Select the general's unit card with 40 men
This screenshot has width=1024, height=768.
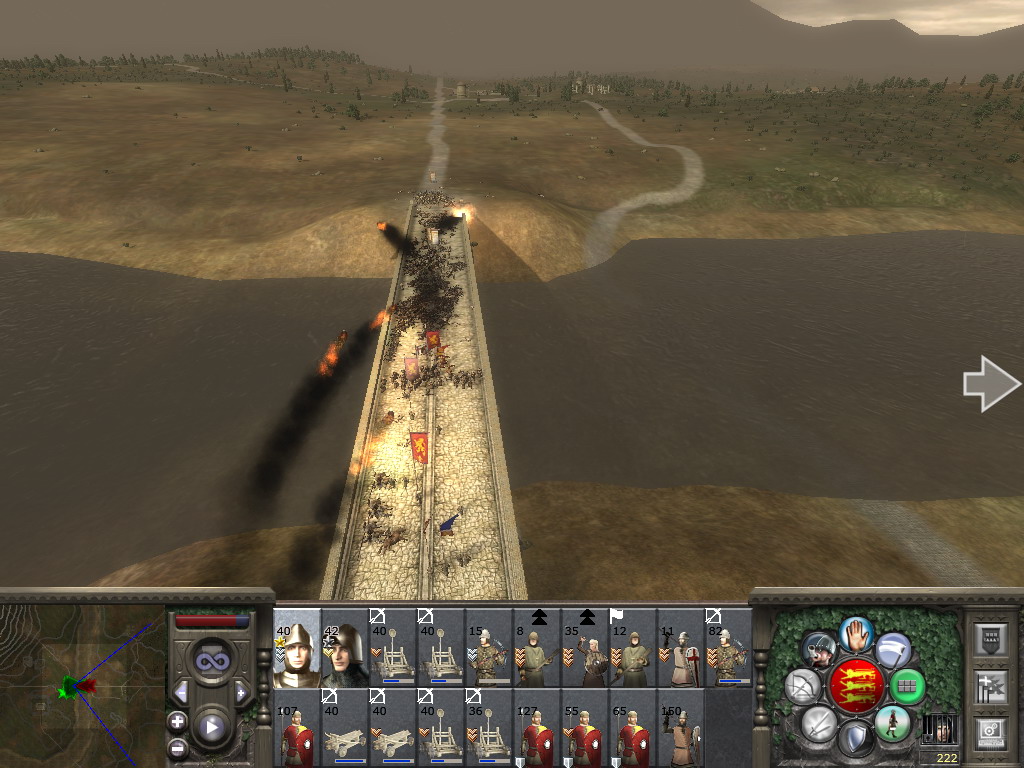297,648
